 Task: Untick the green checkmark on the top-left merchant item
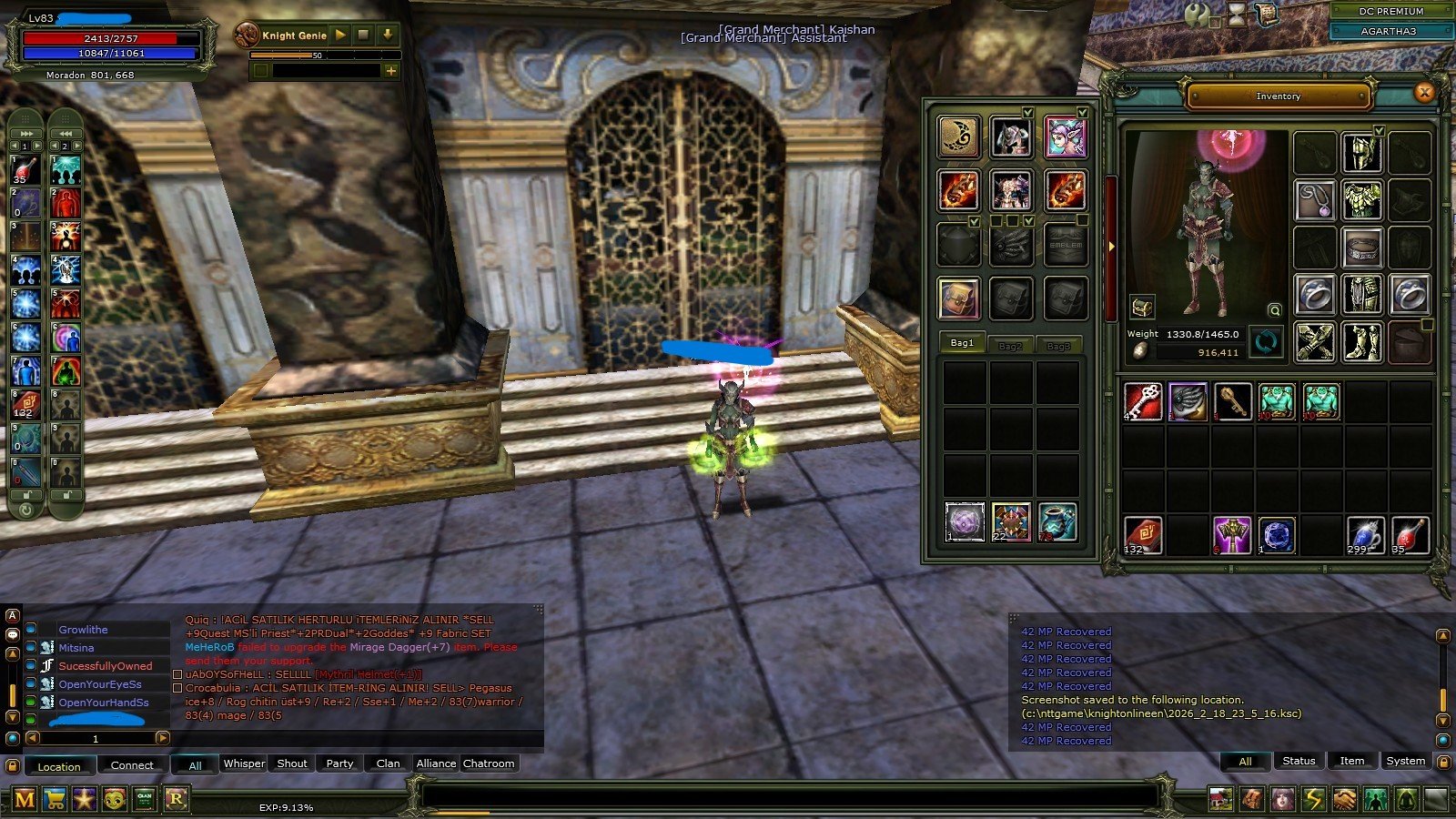coord(1027,113)
